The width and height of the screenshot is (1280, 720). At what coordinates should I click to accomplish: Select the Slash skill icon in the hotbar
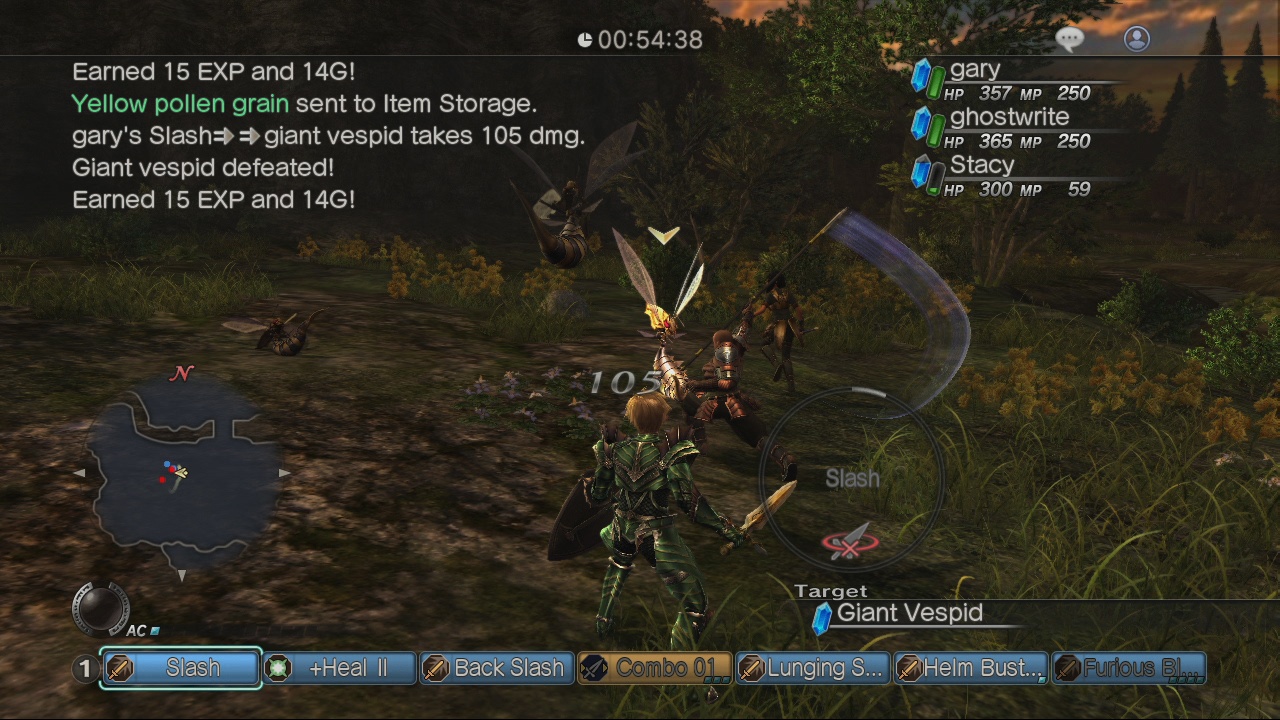122,668
